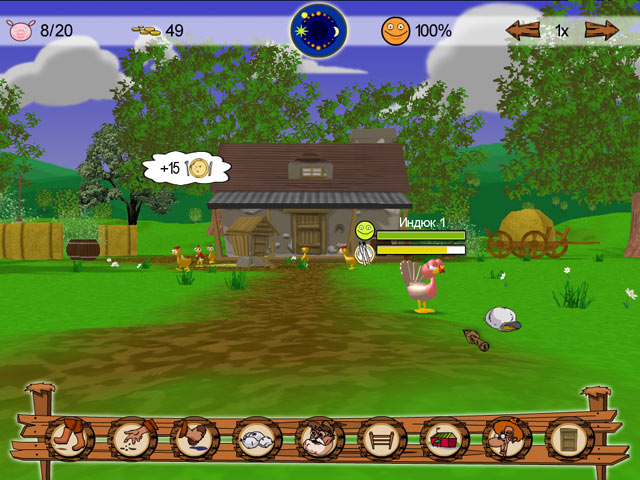
Task: Click the orange smiley happiness icon
Action: 395,31
